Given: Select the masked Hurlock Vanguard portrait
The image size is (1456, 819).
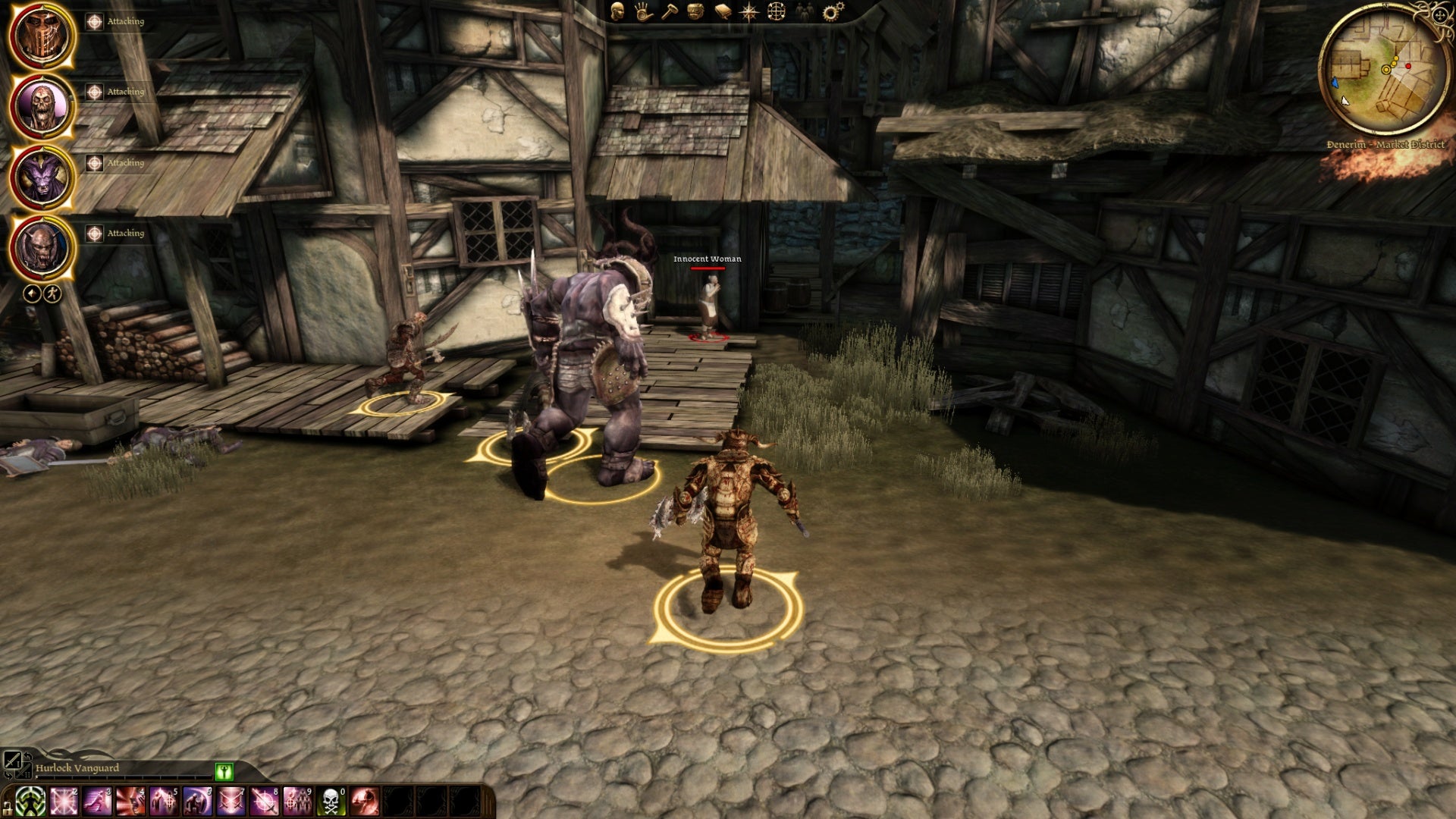Looking at the screenshot, I should [42, 36].
